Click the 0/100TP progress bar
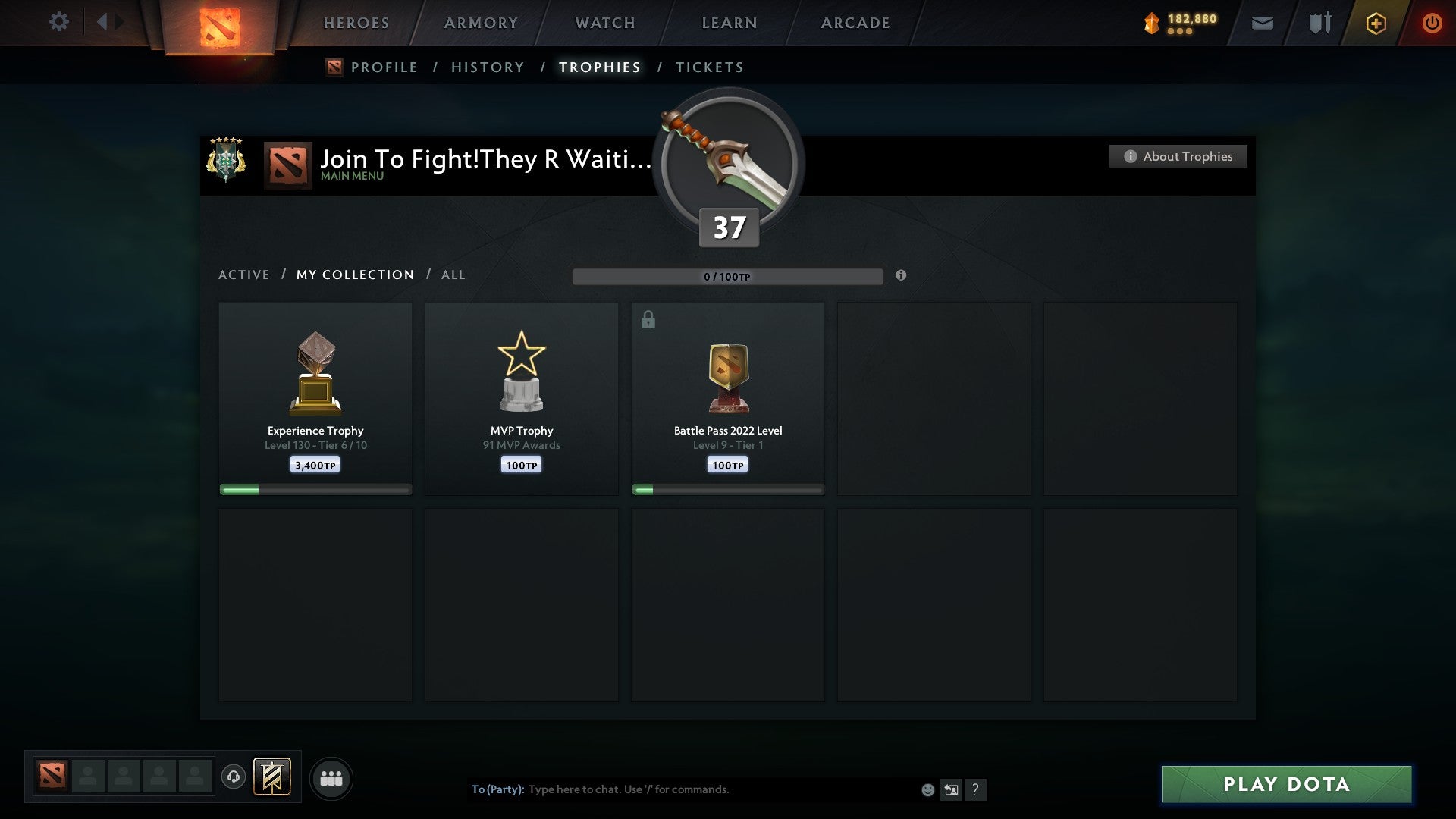 (728, 276)
